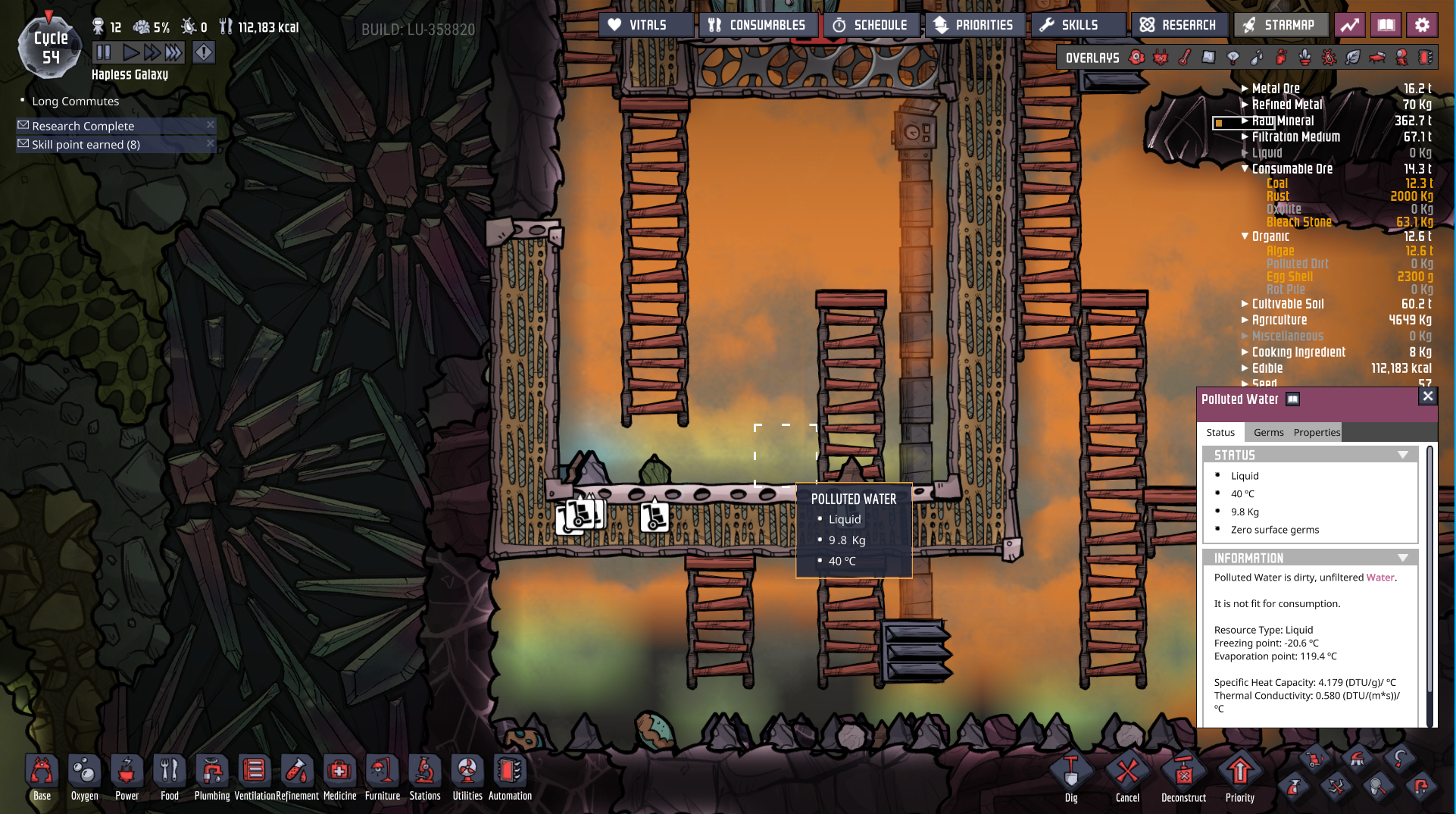Expand the Metal Ore resource category
This screenshot has width=1456, height=814.
[1245, 89]
